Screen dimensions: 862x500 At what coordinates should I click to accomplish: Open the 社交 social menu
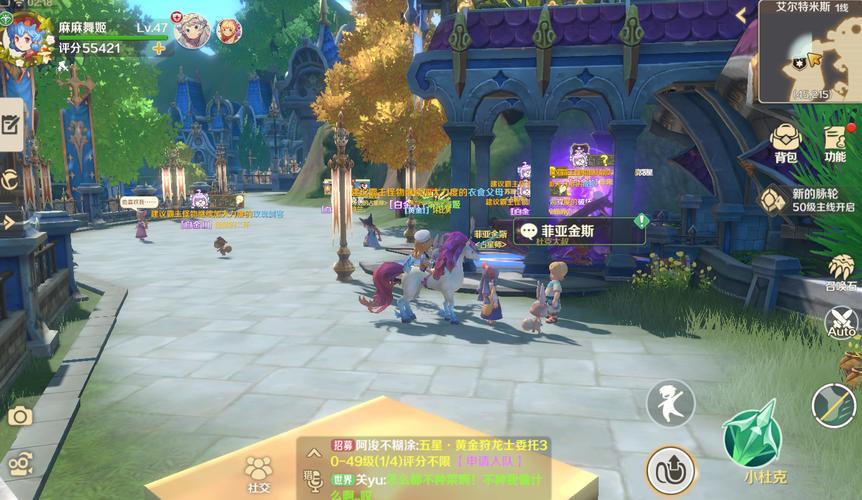coord(258,473)
